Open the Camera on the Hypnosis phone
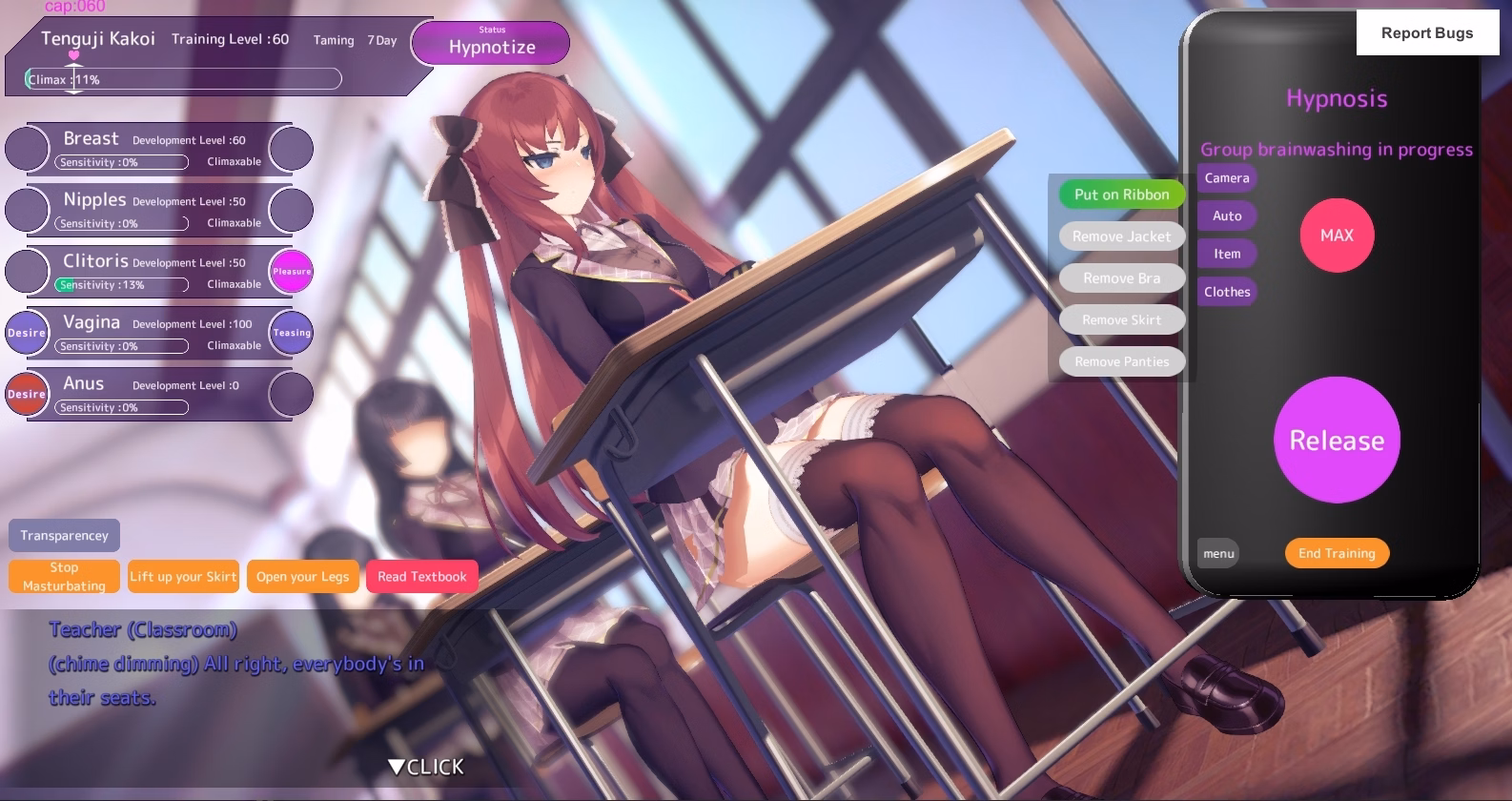This screenshot has height=801, width=1512. 1226,177
